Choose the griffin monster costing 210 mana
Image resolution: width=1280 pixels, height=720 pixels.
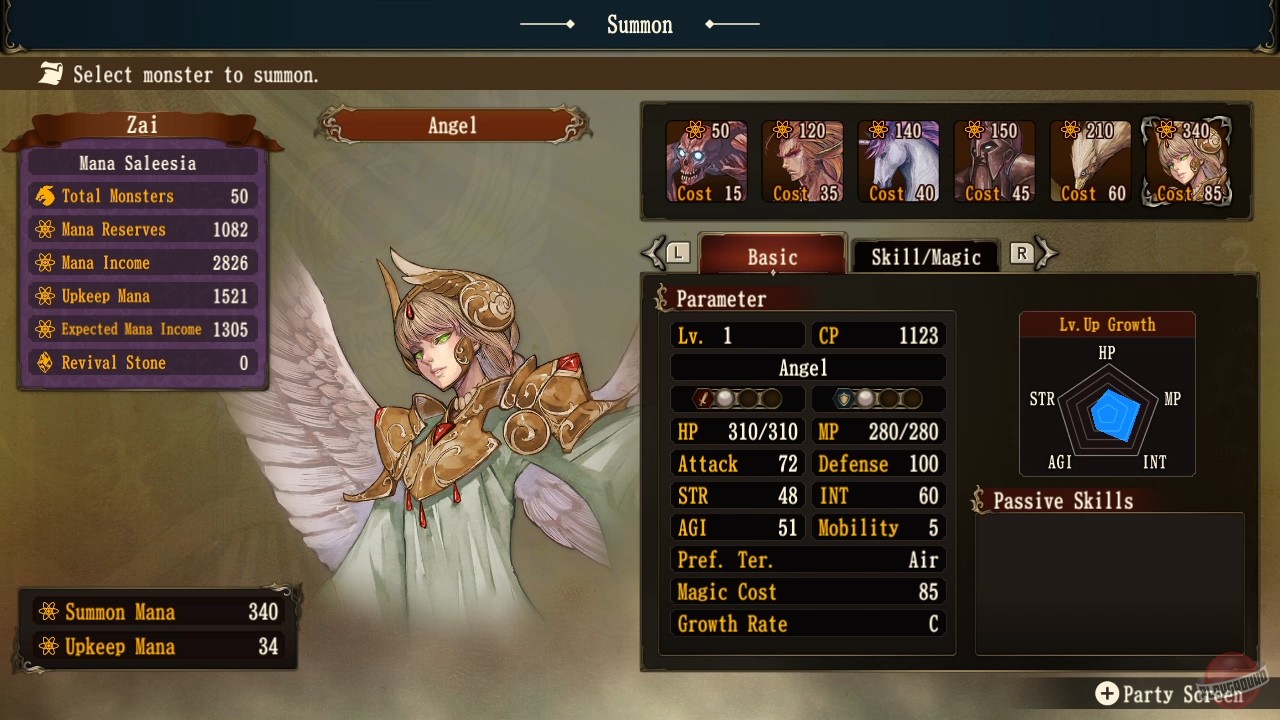click(x=1090, y=162)
